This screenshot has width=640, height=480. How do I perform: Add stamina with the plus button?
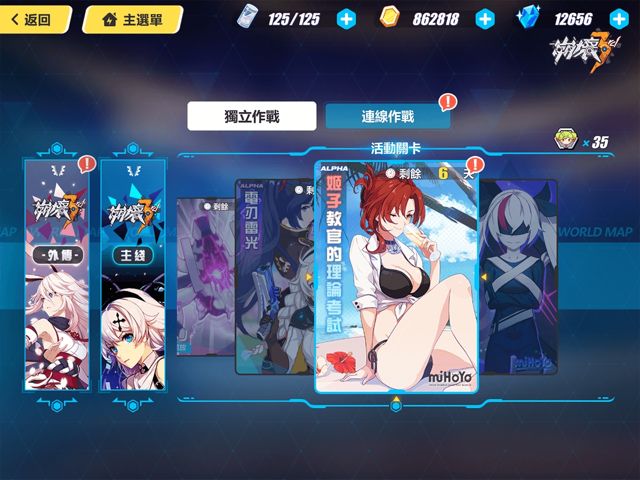[x=346, y=19]
